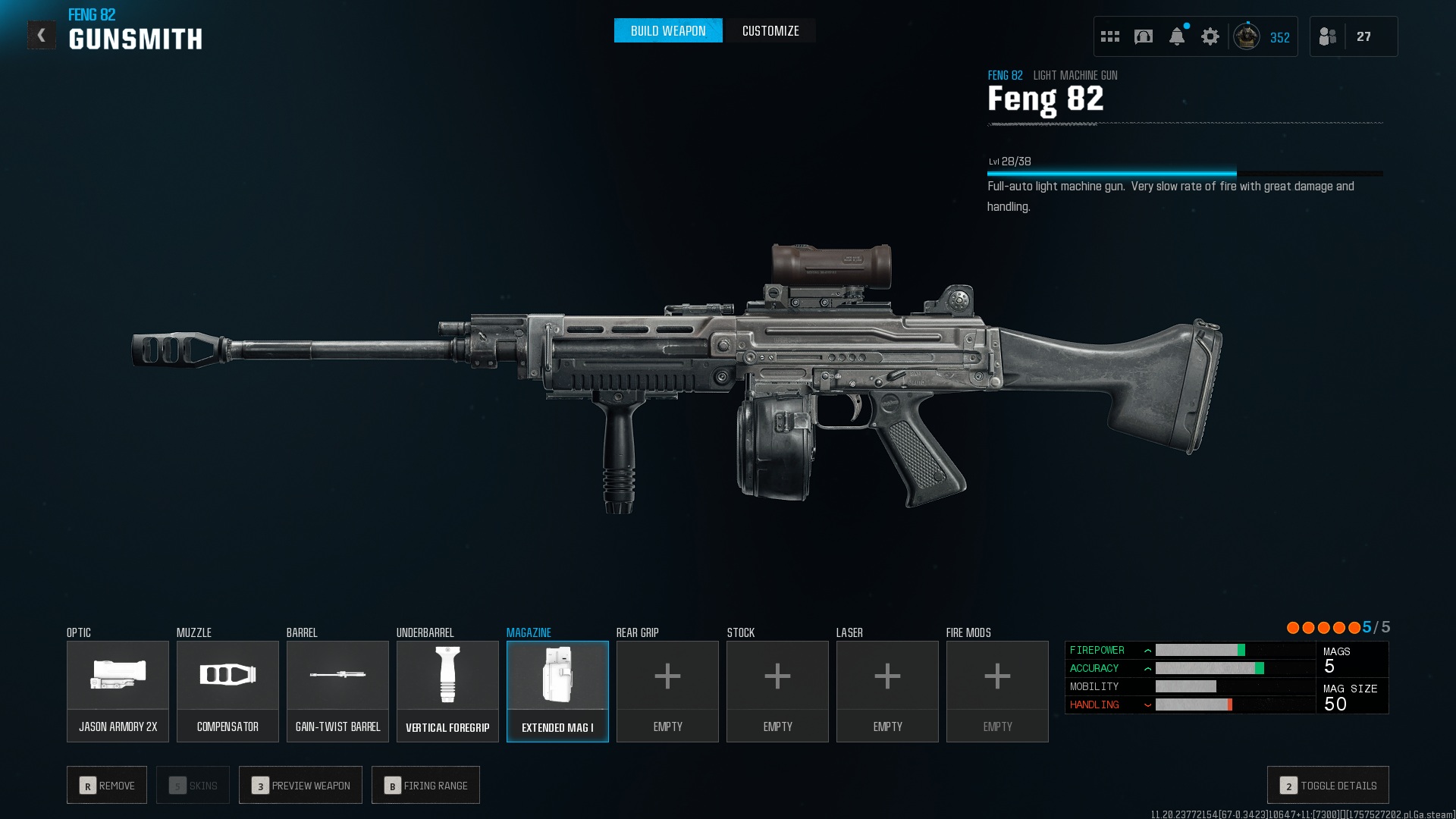Add an attachment to the Rear Grip slot
Screen dimensions: 1456x819
click(667, 691)
